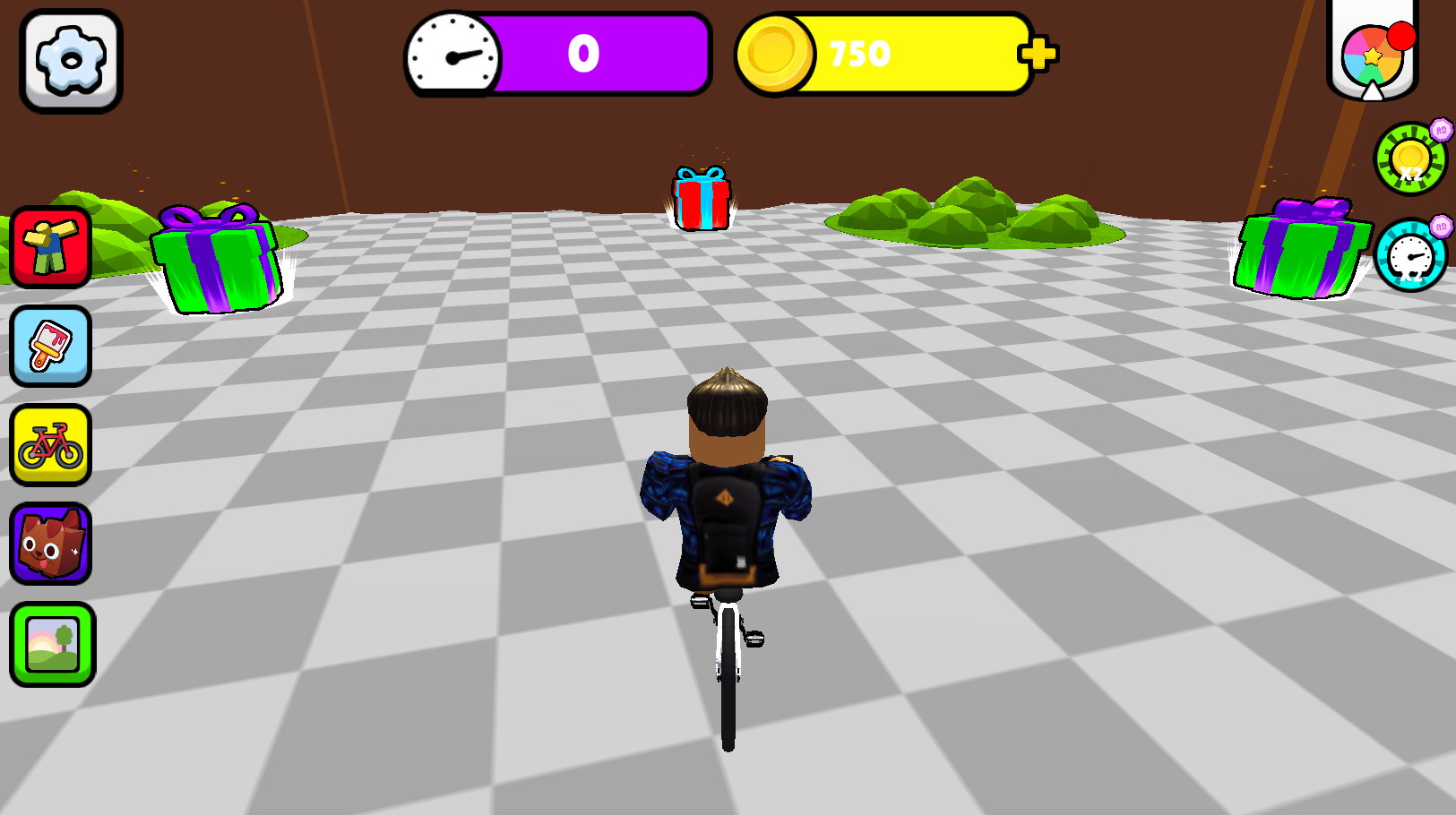Screen dimensions: 1456x815
Task: Open the settings gear menu
Action: pyautogui.click(x=70, y=60)
